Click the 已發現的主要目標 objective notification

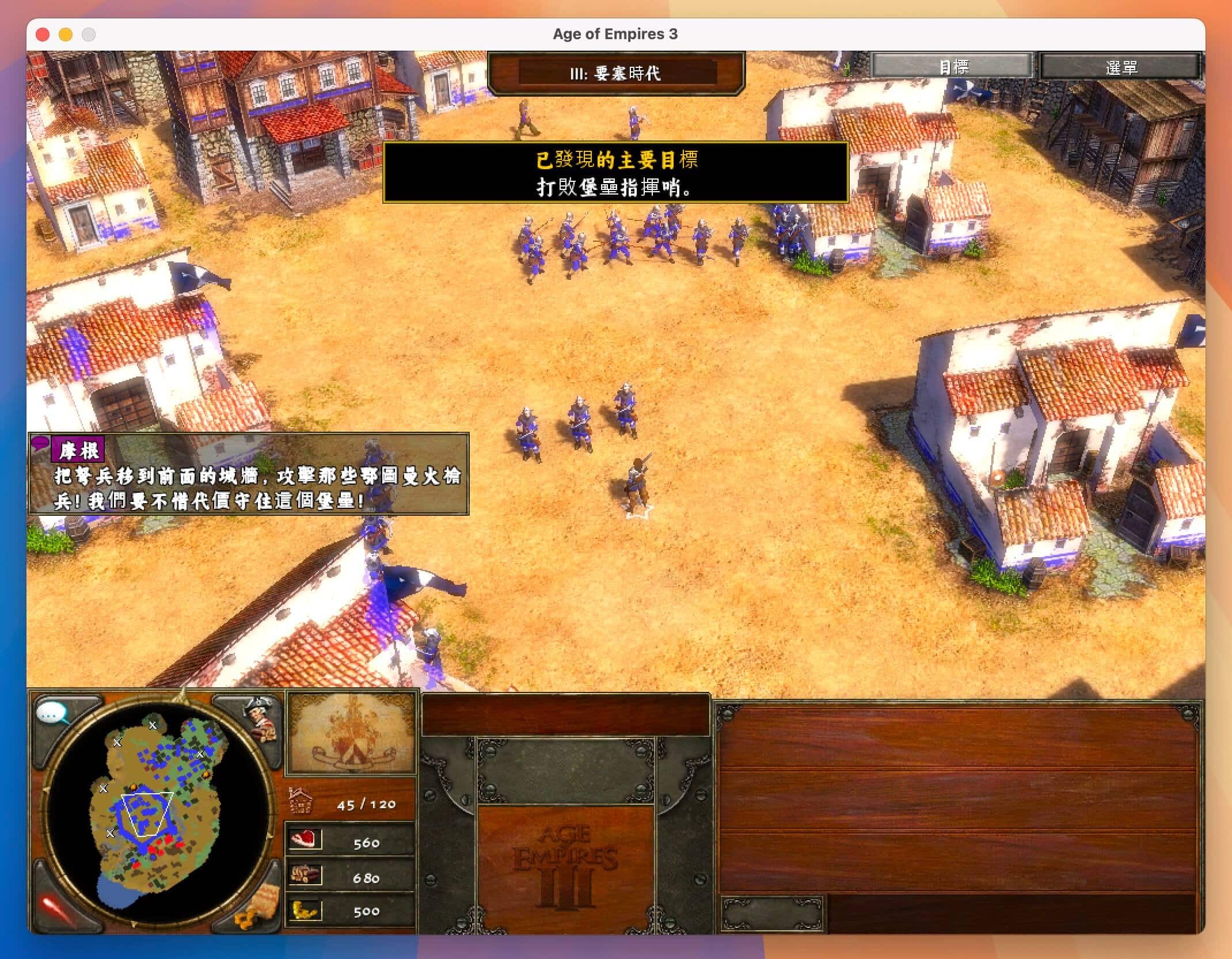point(615,172)
